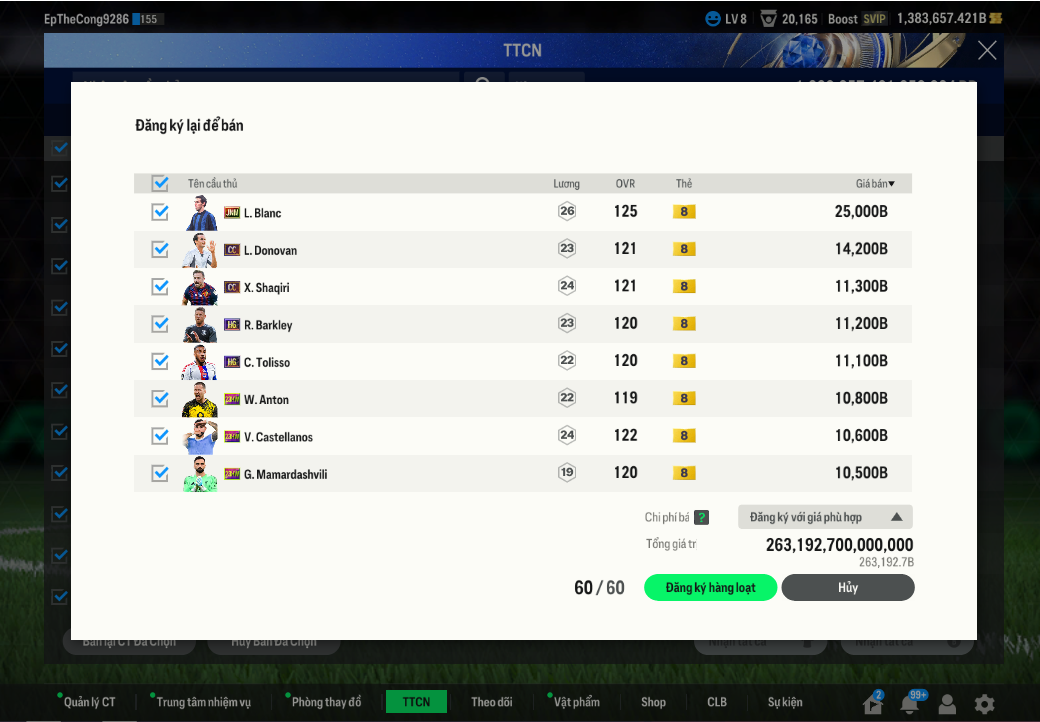
Task: Uncheck L. Blanc's checkbox
Action: (160, 212)
